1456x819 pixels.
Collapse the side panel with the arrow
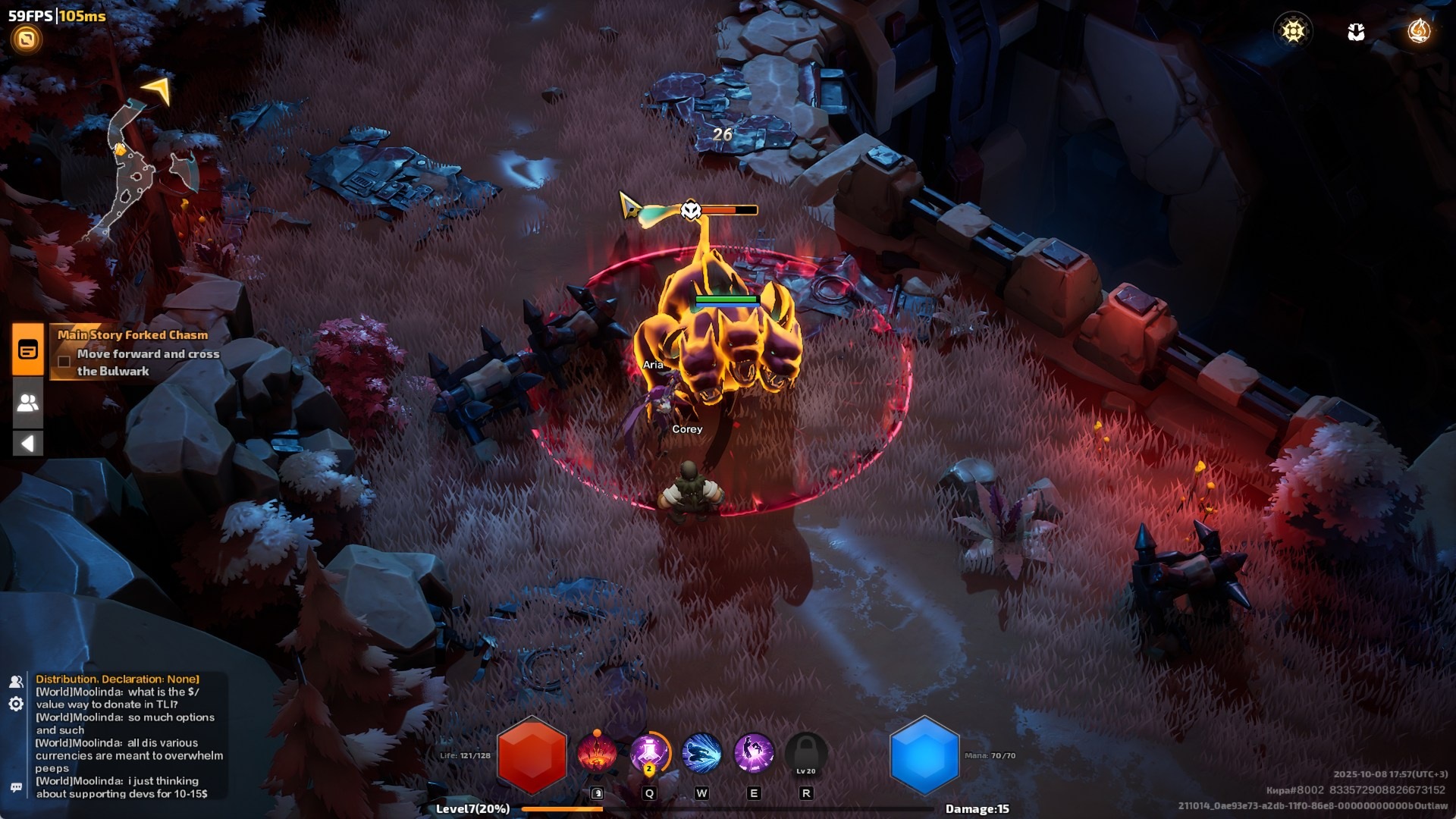28,443
